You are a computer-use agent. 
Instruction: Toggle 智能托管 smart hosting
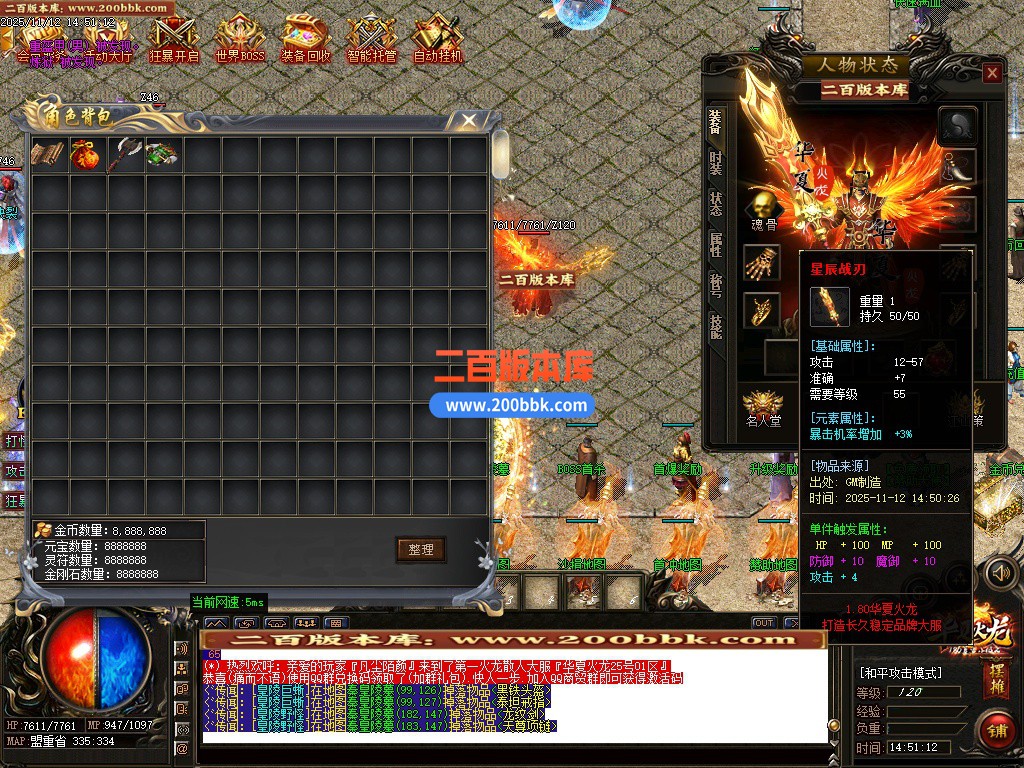click(372, 40)
